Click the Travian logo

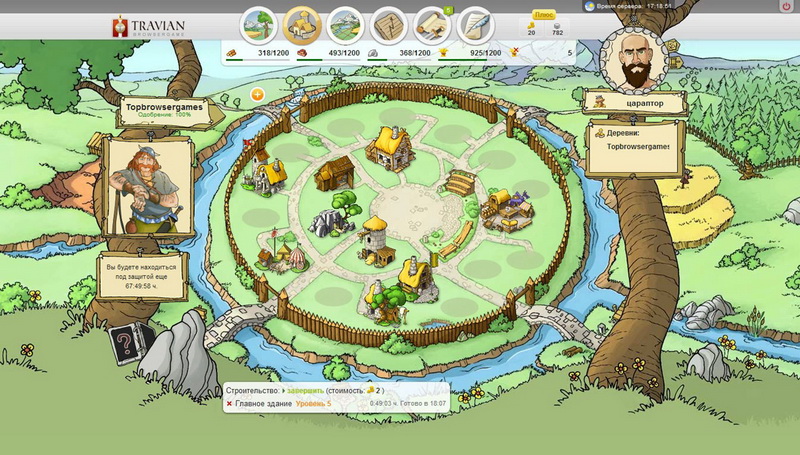coord(155,25)
